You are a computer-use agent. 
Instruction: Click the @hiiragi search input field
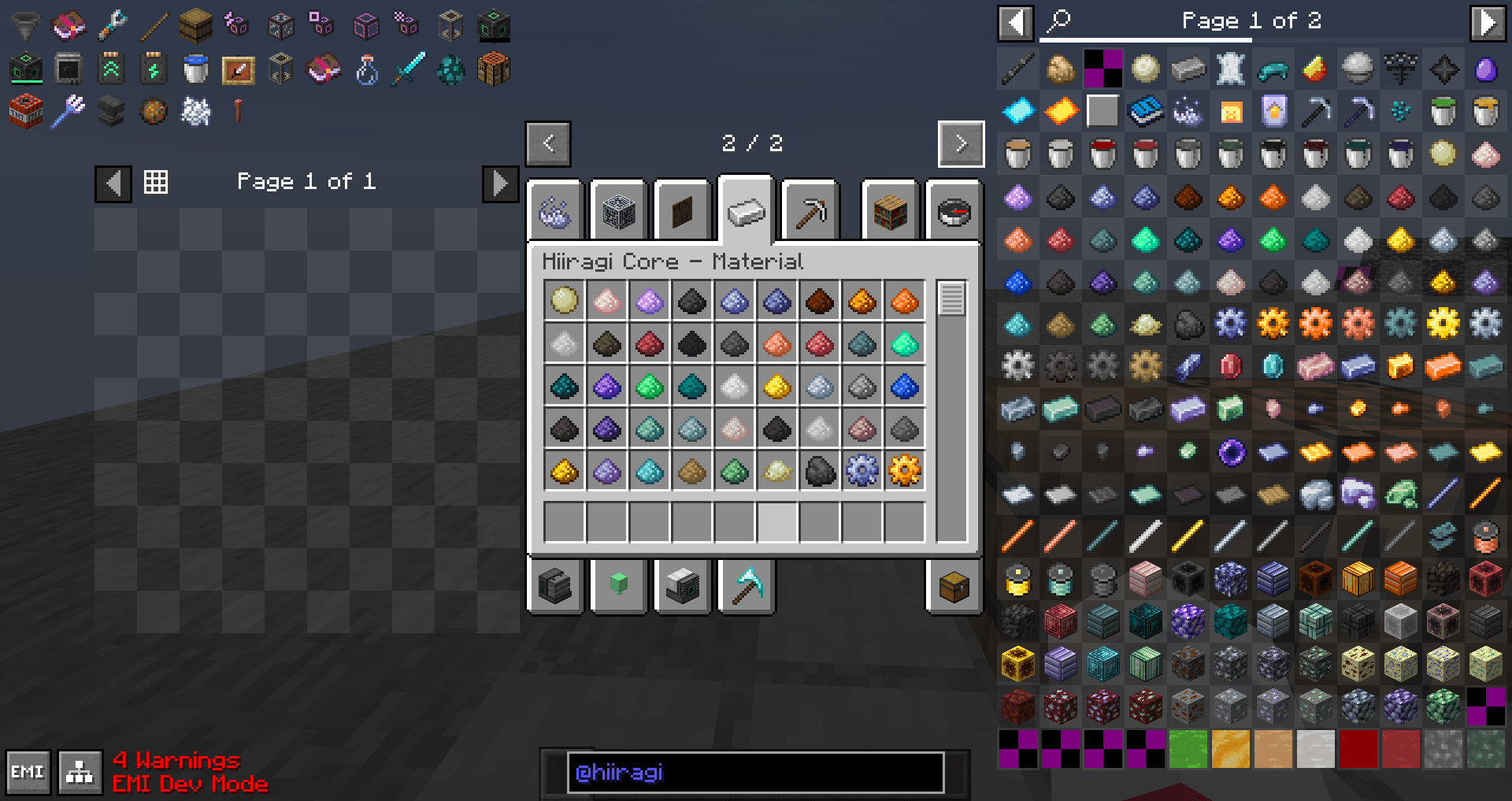(x=756, y=773)
